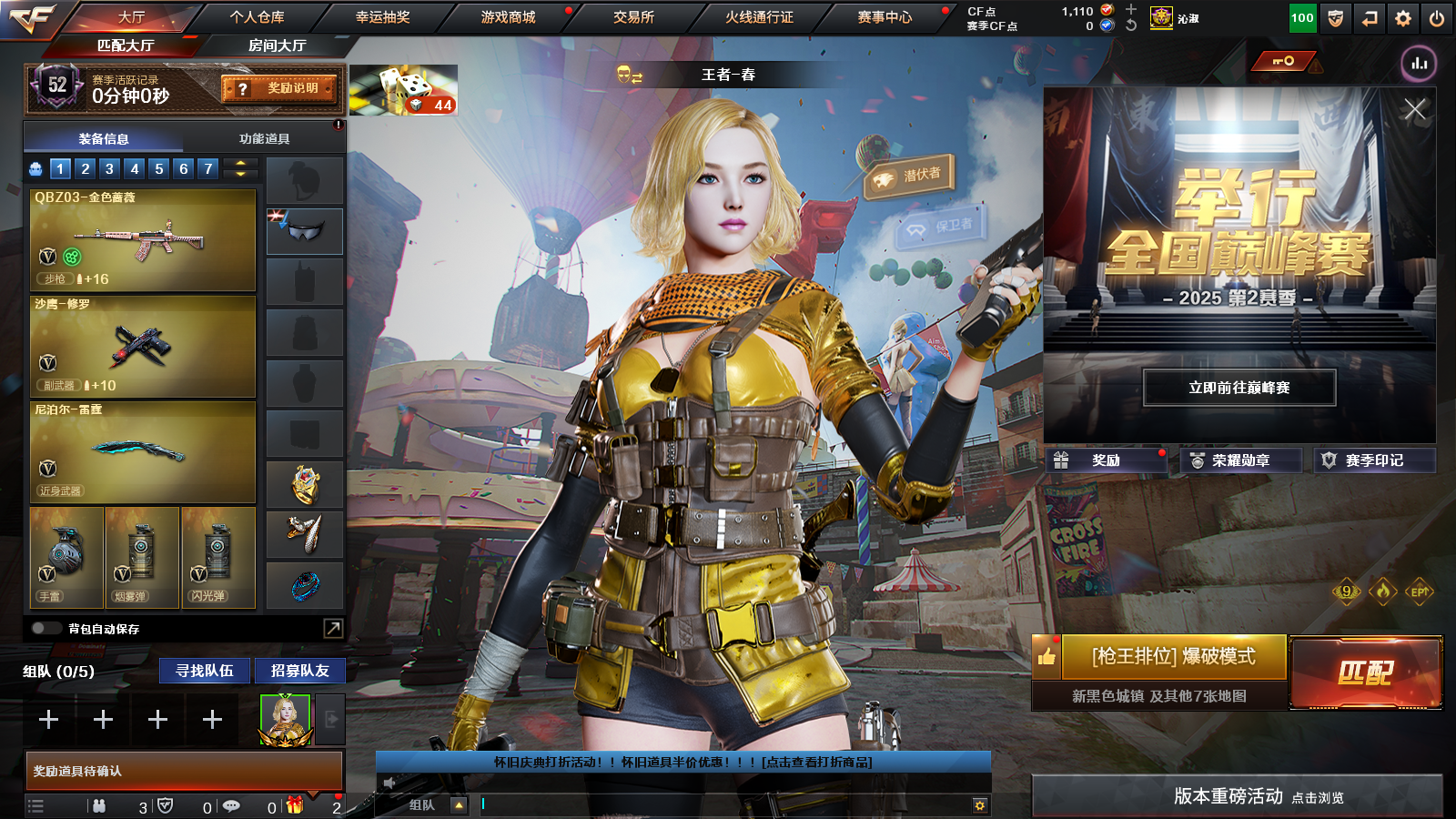Viewport: 1456px width, 819px height.
Task: Select the 尼泊尔-雷霆 melee weapon slot
Action: coord(143,452)
